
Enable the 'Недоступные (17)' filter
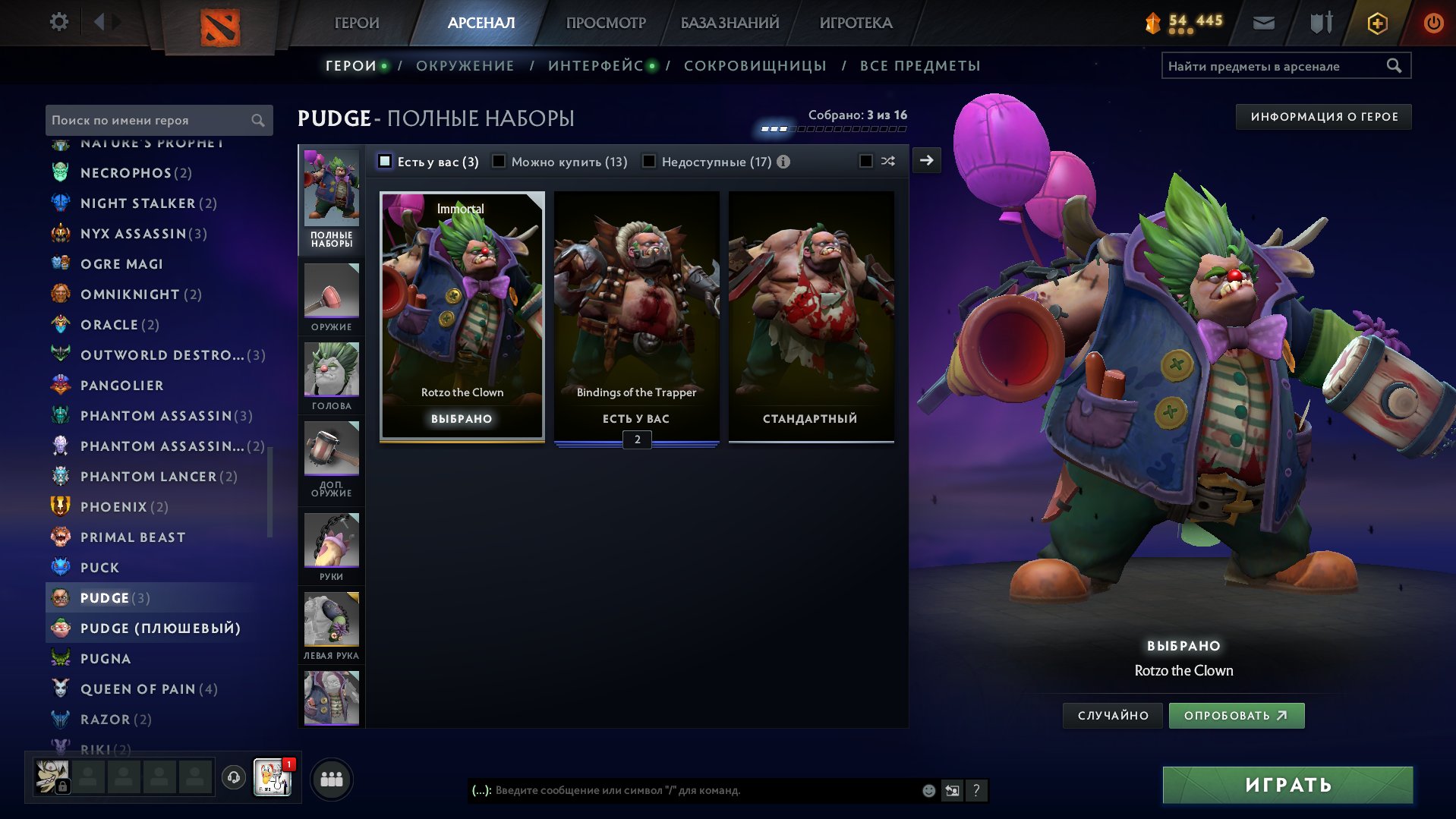(x=650, y=161)
